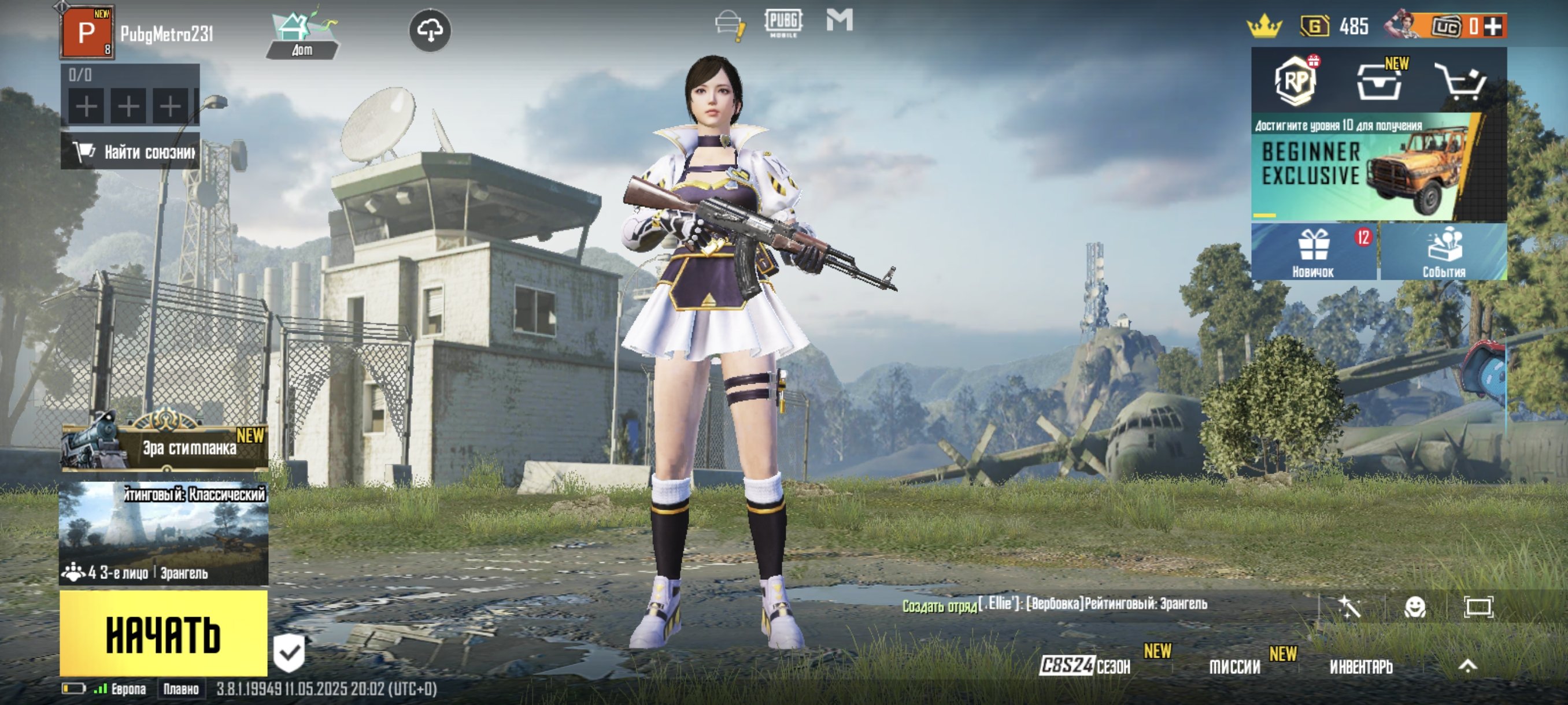Open the Эра стимпанка mode banner
Screen dimensions: 1568x705
164,447
